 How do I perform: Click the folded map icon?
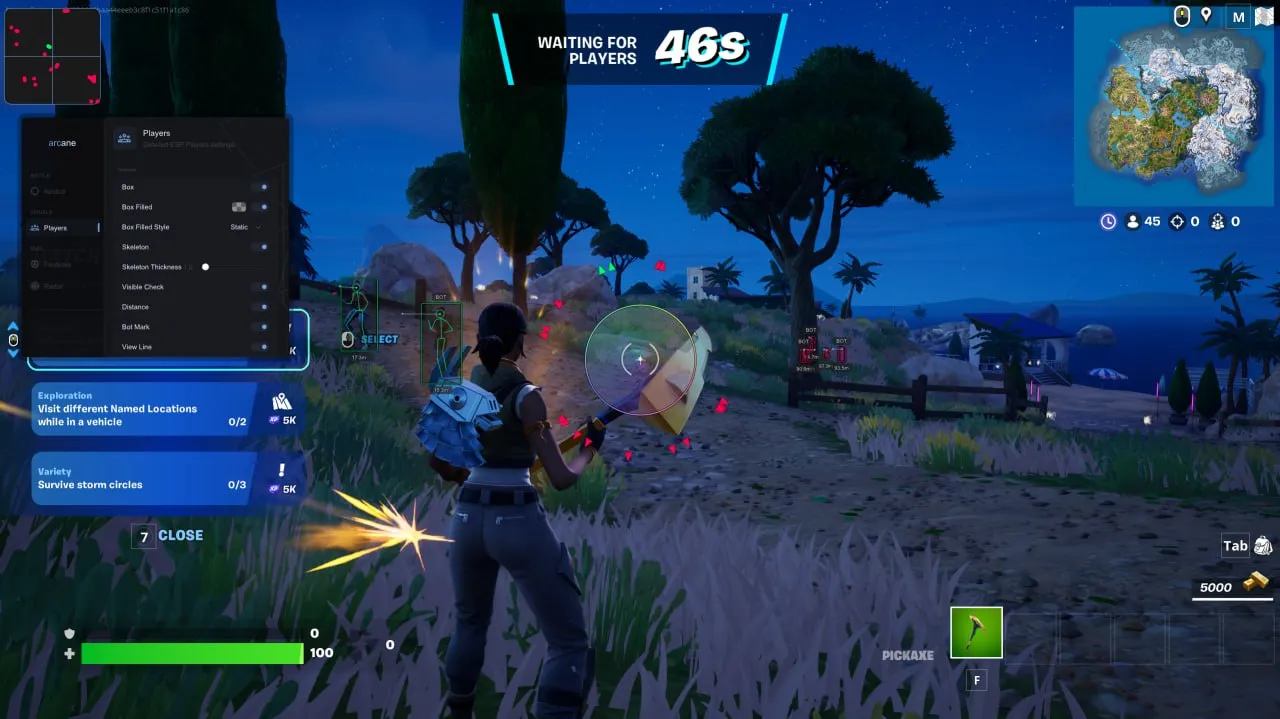(x=1262, y=17)
